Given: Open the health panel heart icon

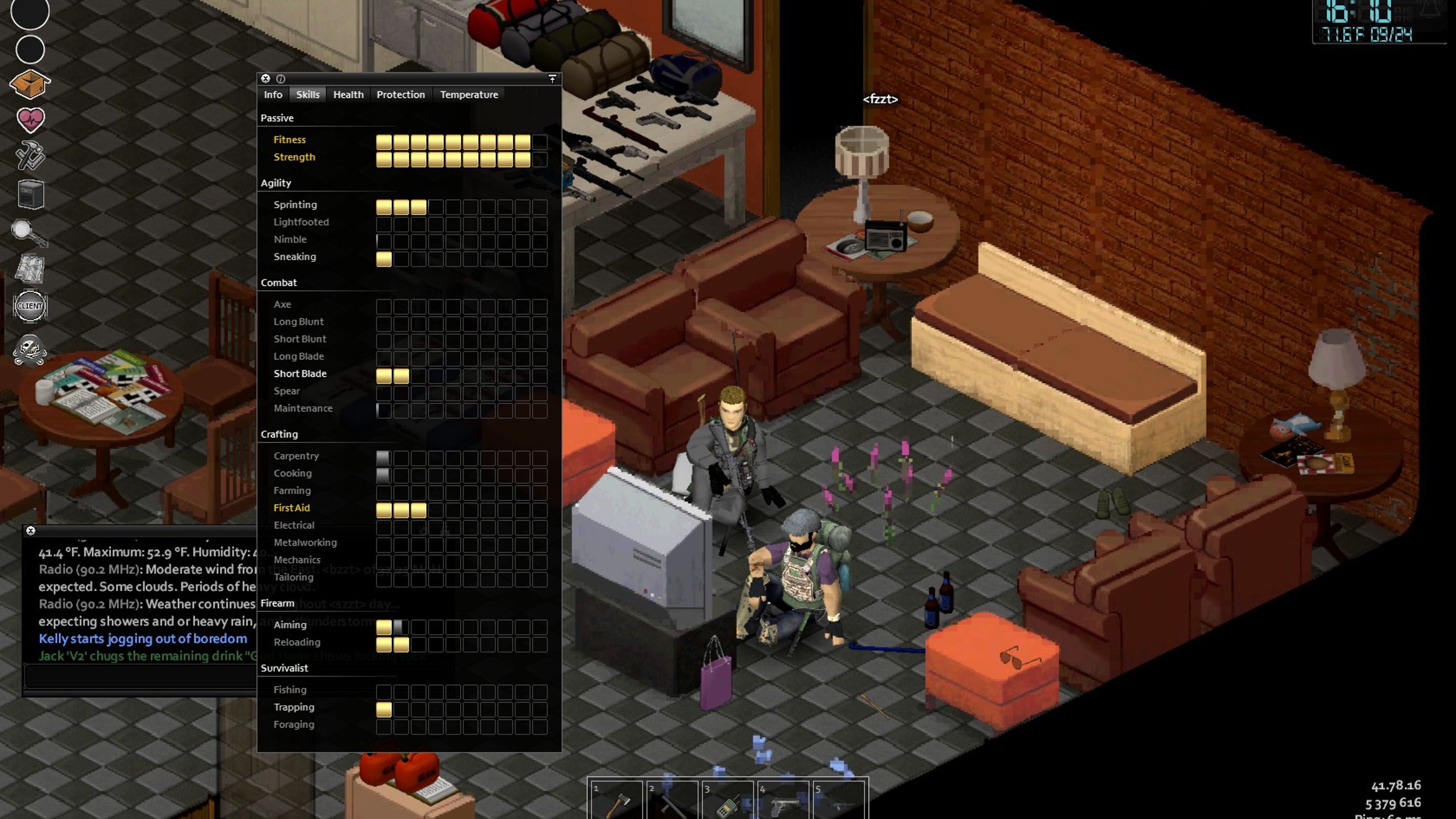Looking at the screenshot, I should 30,120.
